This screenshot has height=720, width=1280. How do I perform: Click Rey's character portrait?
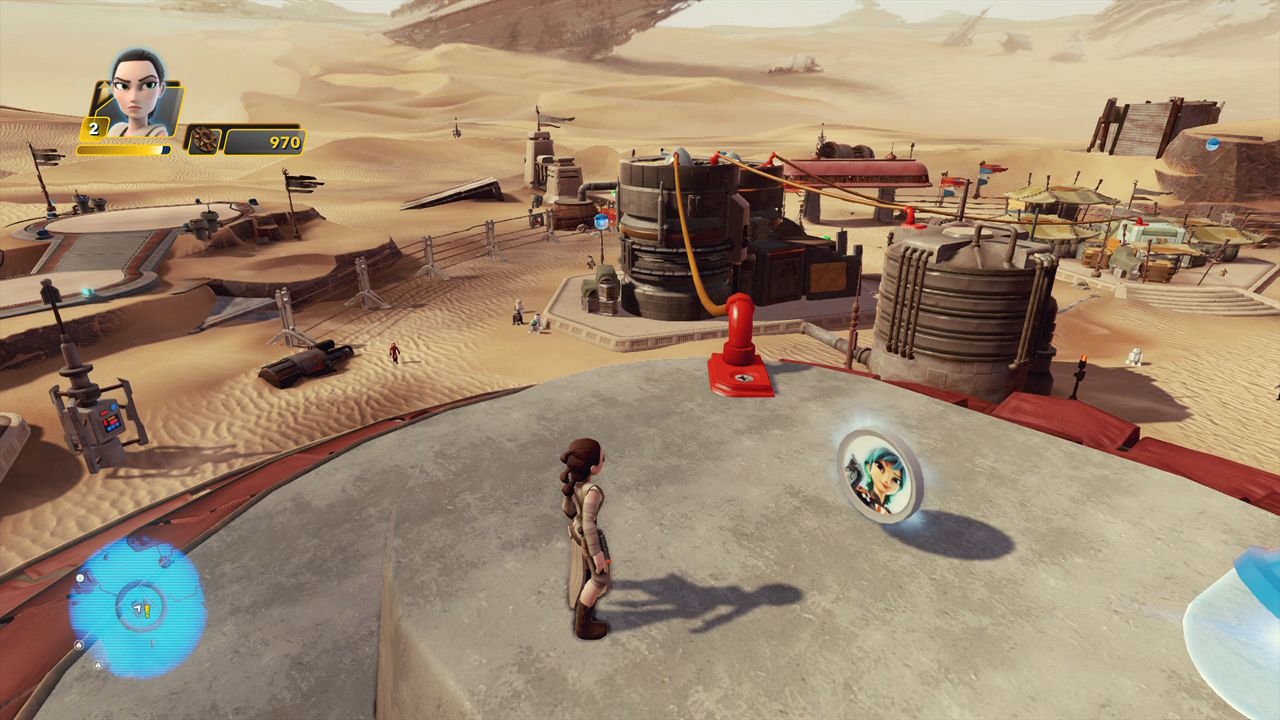pyautogui.click(x=138, y=94)
